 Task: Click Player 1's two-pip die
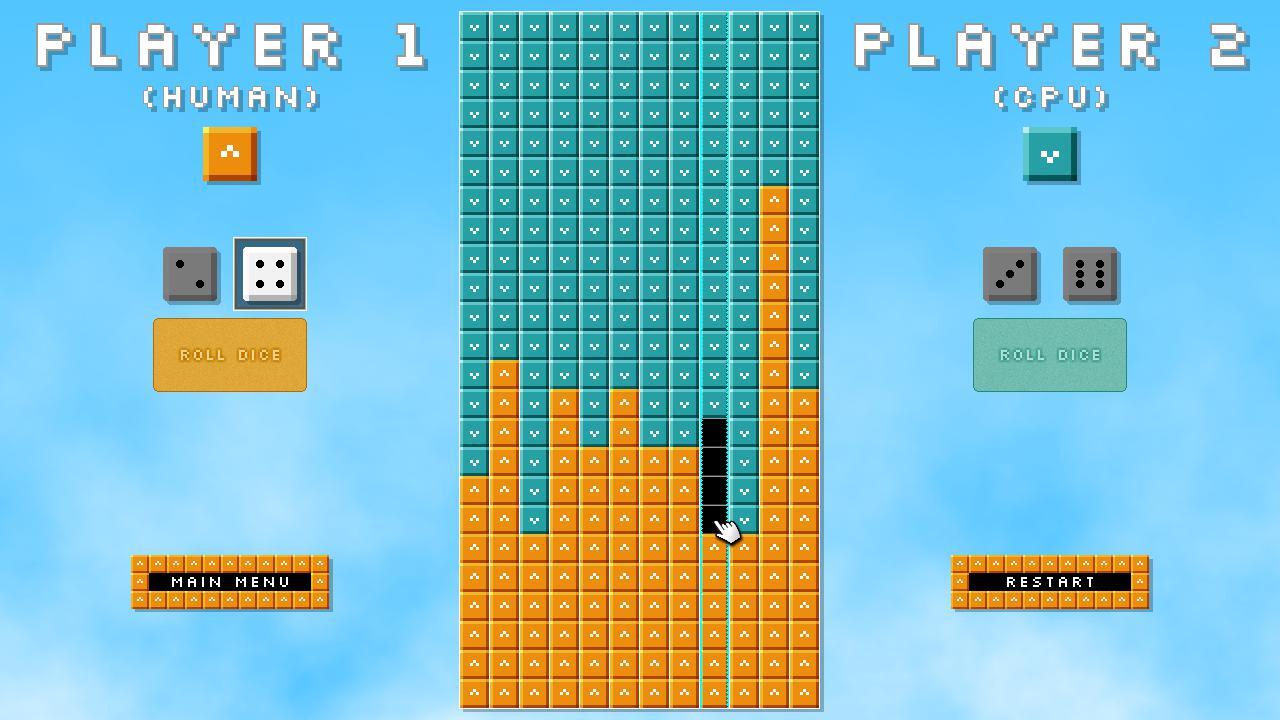pyautogui.click(x=190, y=273)
